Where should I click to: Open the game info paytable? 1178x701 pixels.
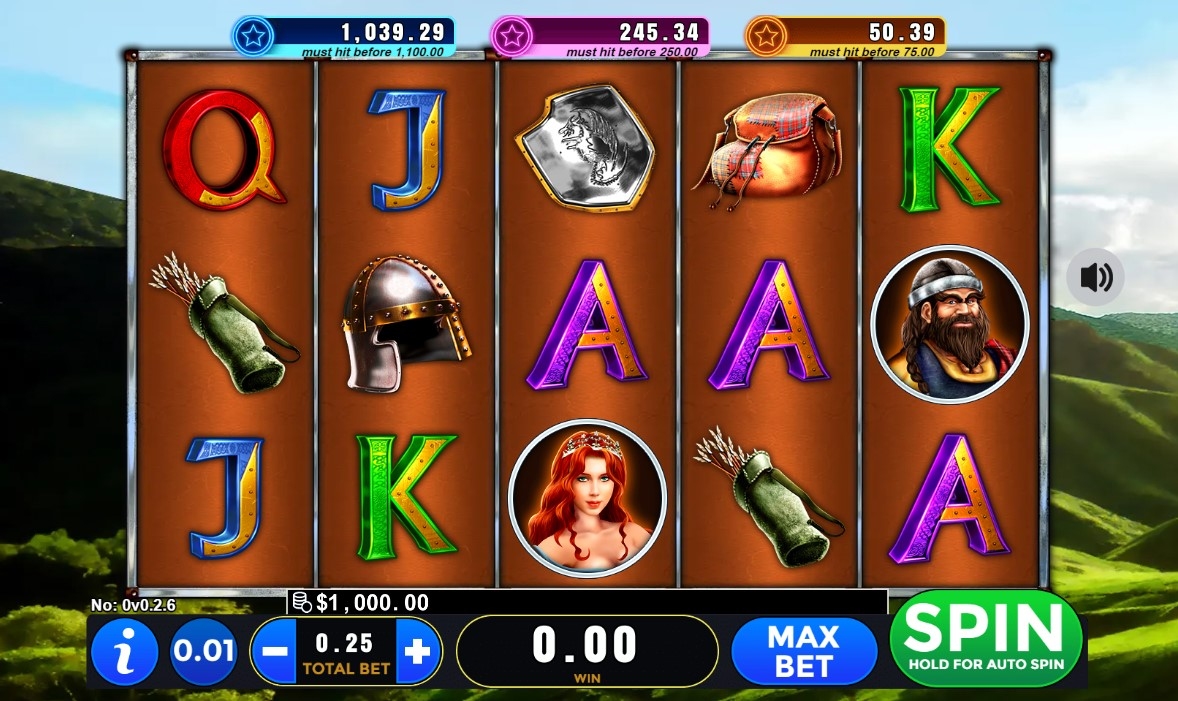(124, 652)
